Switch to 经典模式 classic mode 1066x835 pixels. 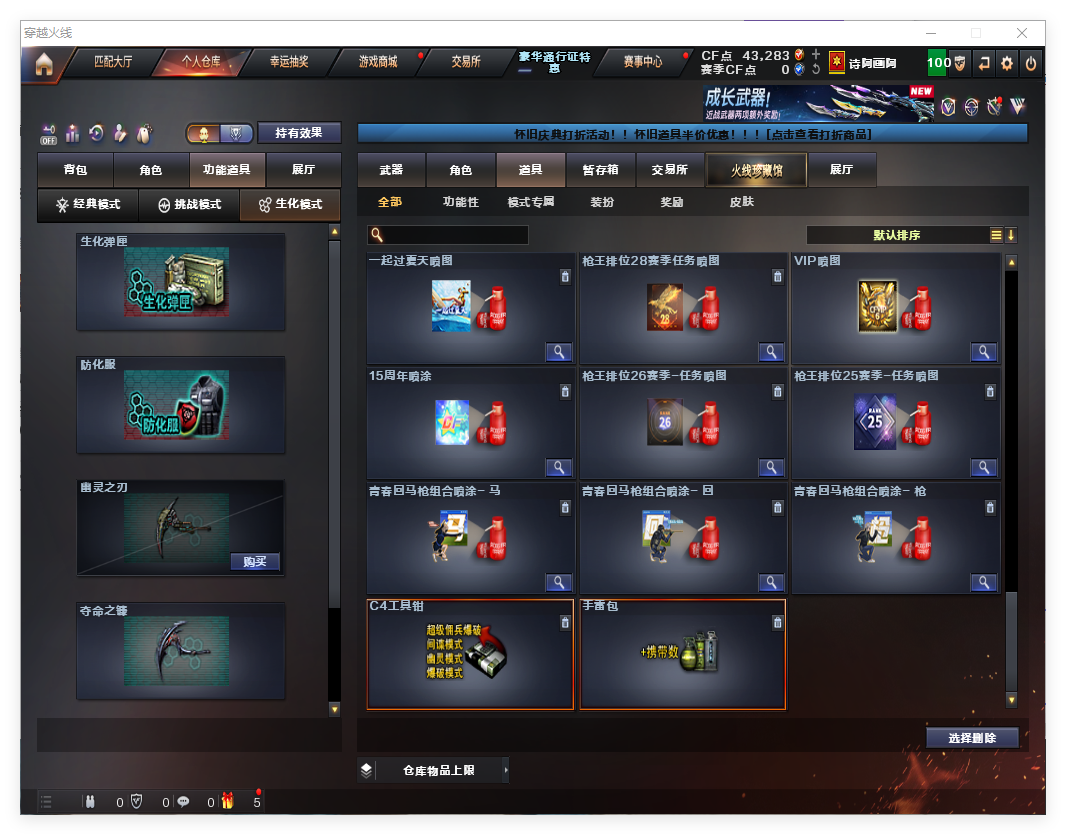[x=88, y=204]
